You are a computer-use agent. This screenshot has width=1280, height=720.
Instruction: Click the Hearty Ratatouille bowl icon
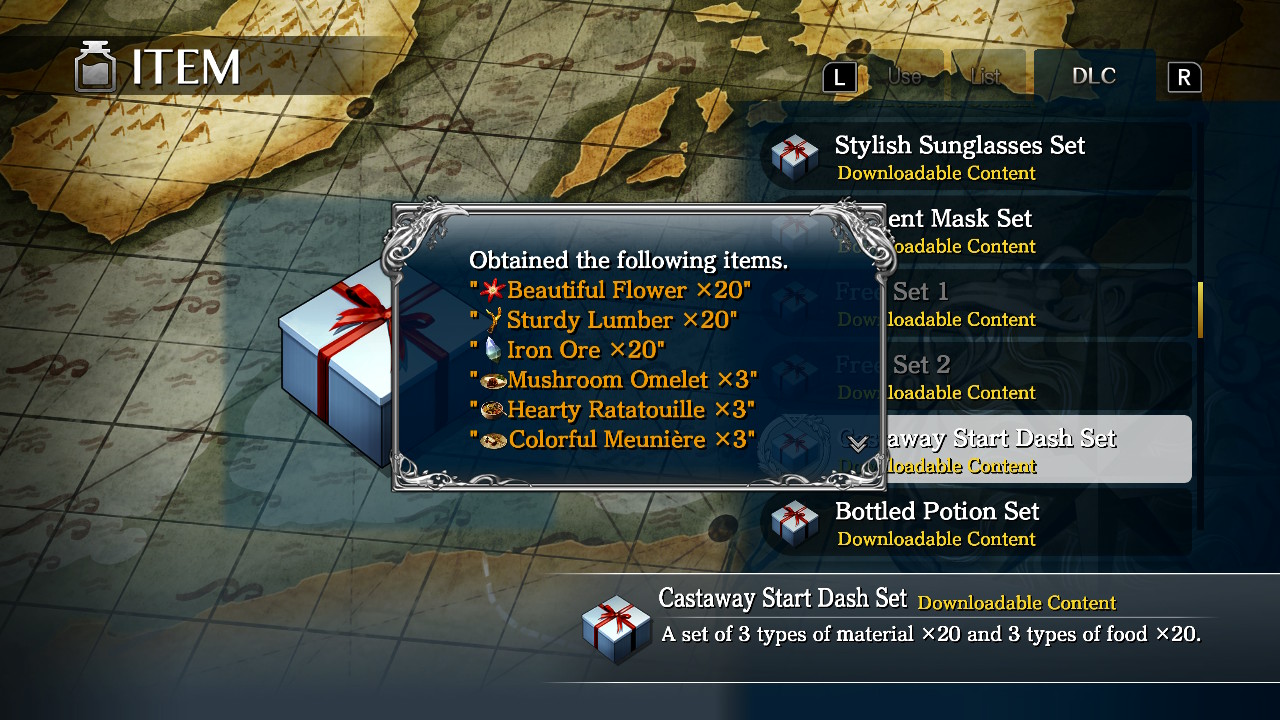coord(493,409)
